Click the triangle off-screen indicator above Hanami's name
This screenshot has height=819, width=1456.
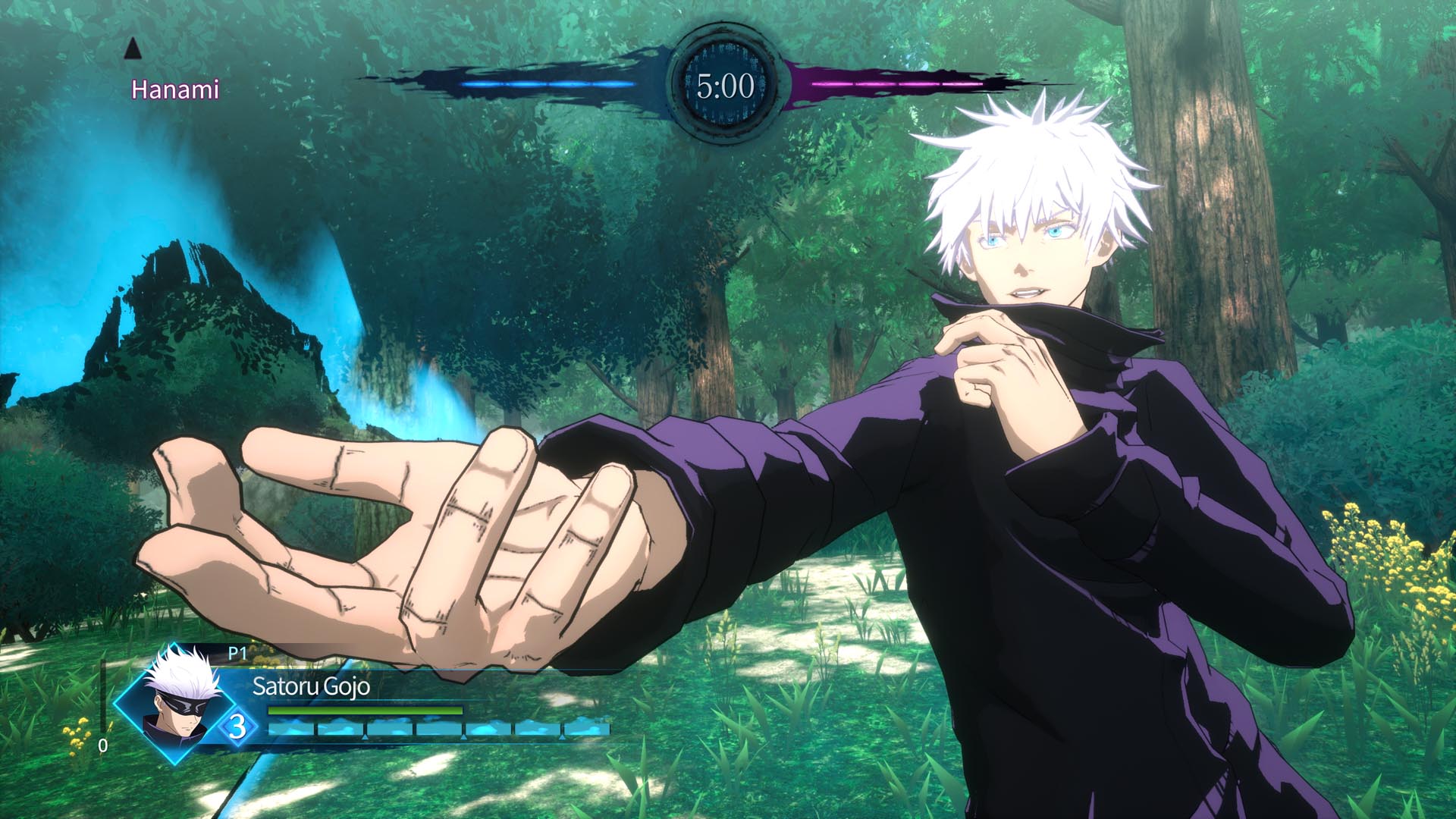click(133, 50)
